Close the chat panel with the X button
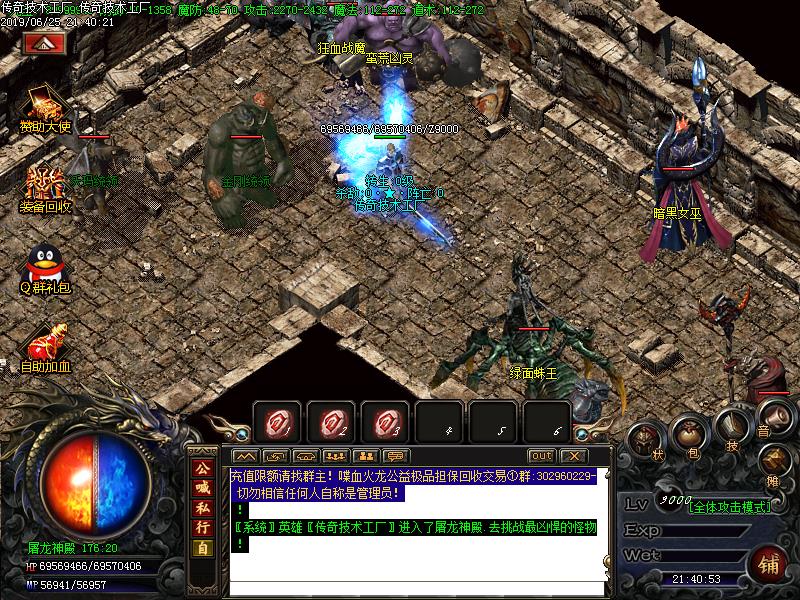The width and height of the screenshot is (800, 600). 571,456
